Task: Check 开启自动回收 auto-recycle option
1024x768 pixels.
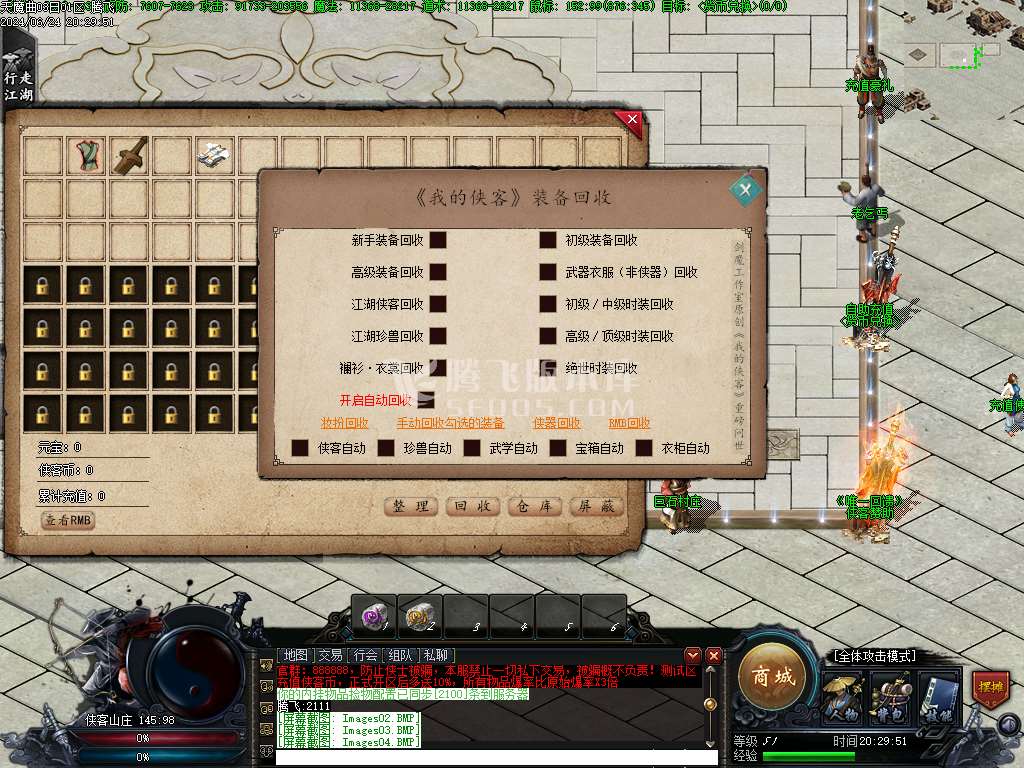Action: click(426, 400)
